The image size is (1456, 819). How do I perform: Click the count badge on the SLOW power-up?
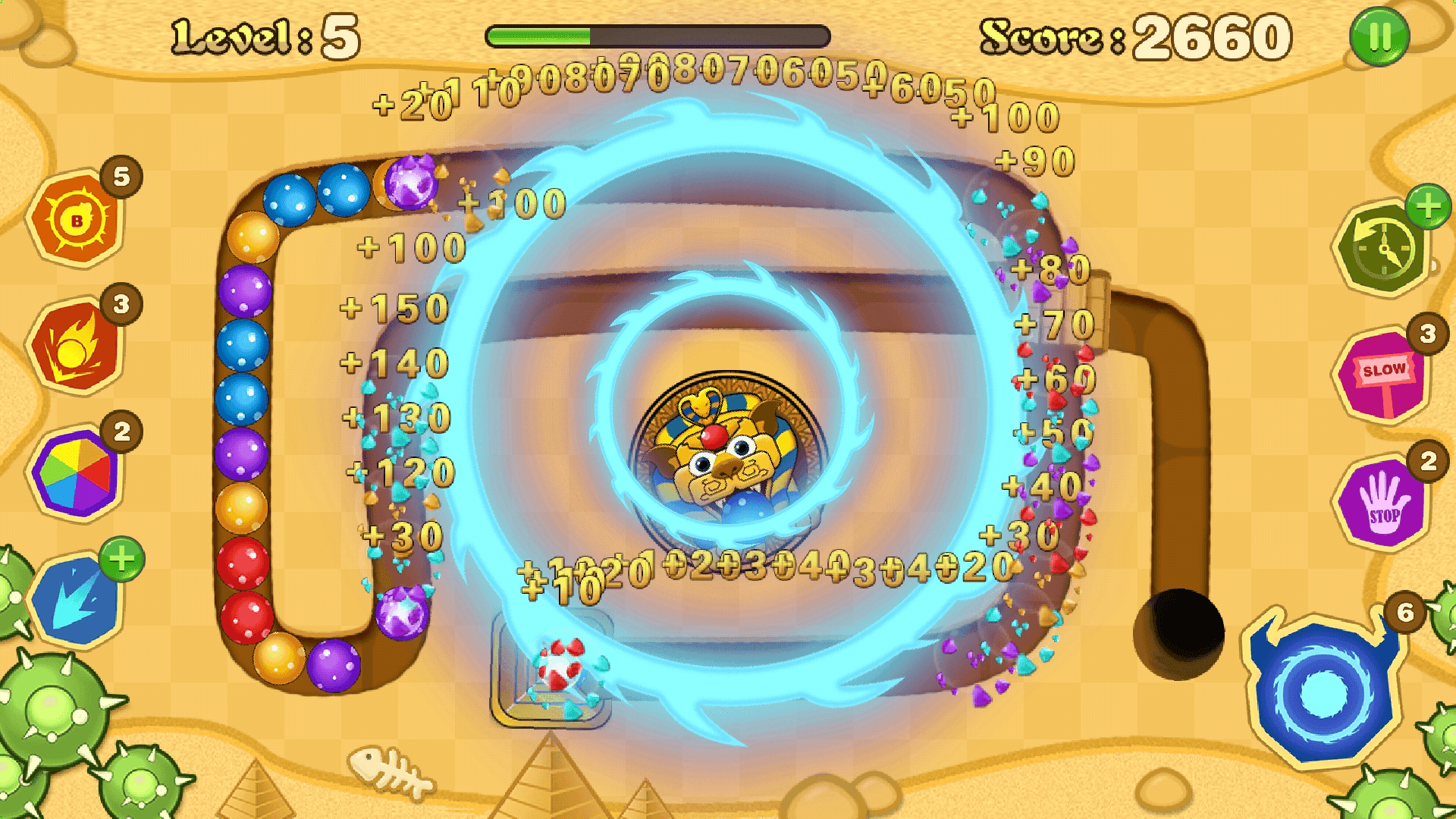click(x=1426, y=334)
